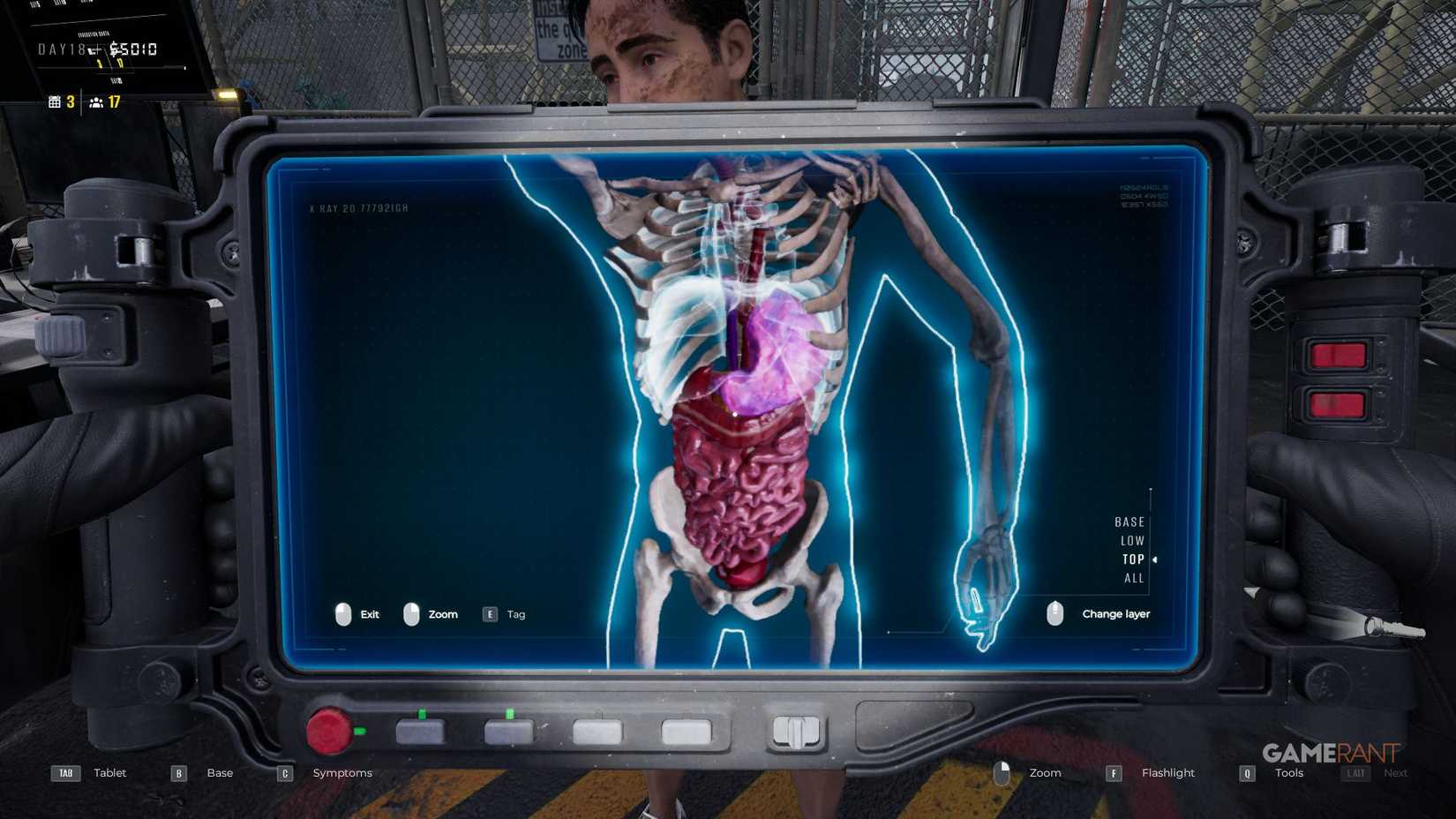Click the Base entry in the bottom bar
The width and height of the screenshot is (1456, 819).
[x=219, y=772]
